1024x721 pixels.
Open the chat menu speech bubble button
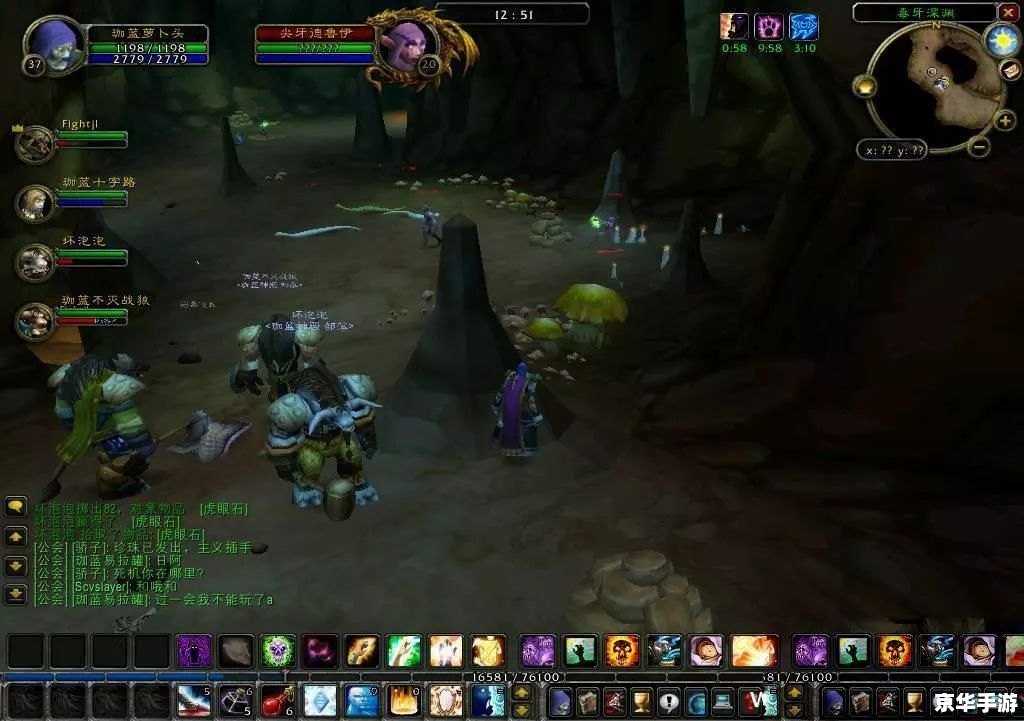(x=16, y=507)
